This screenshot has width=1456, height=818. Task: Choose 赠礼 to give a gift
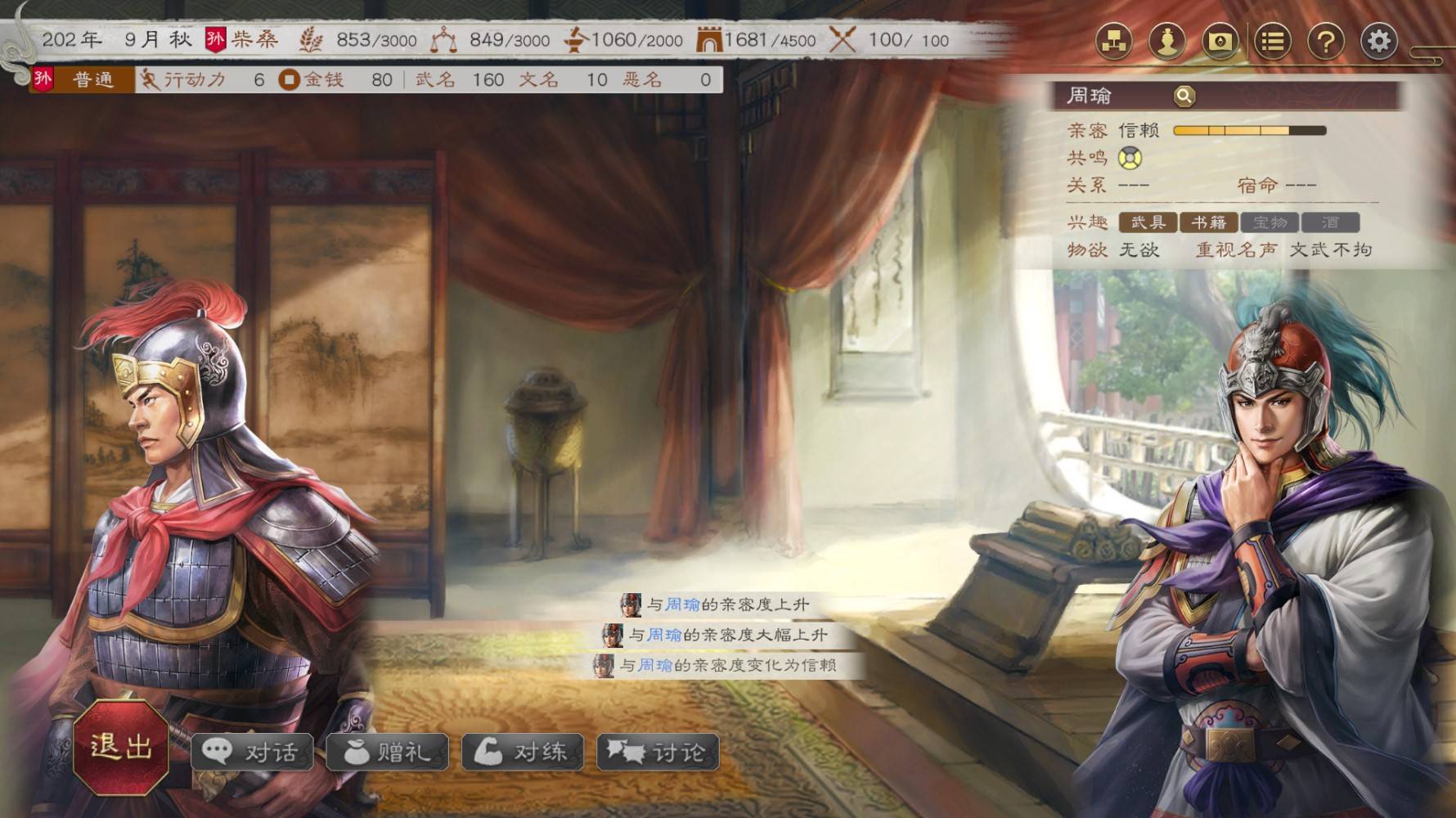click(388, 752)
